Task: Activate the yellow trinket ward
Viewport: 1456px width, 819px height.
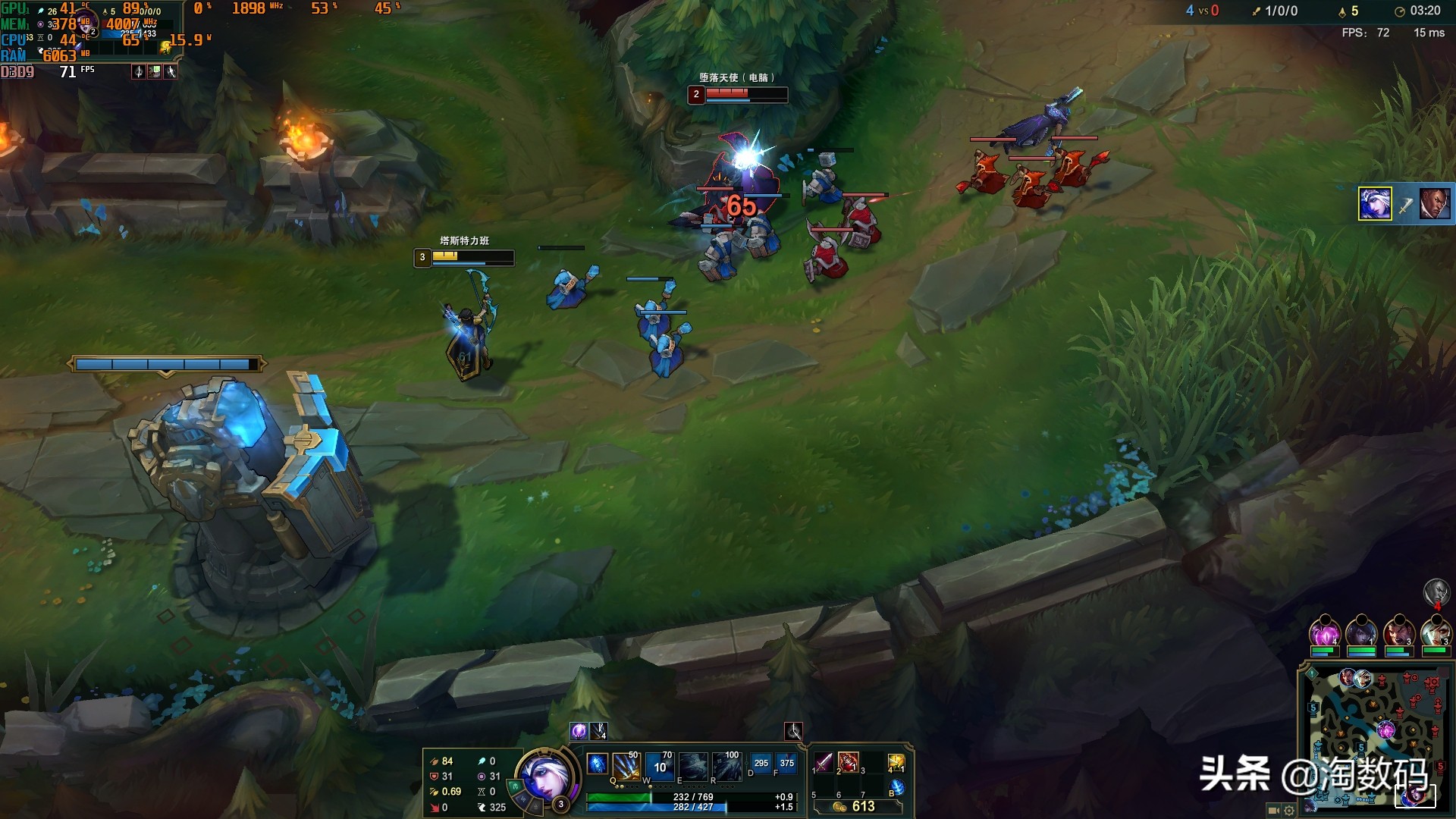Action: 896,762
